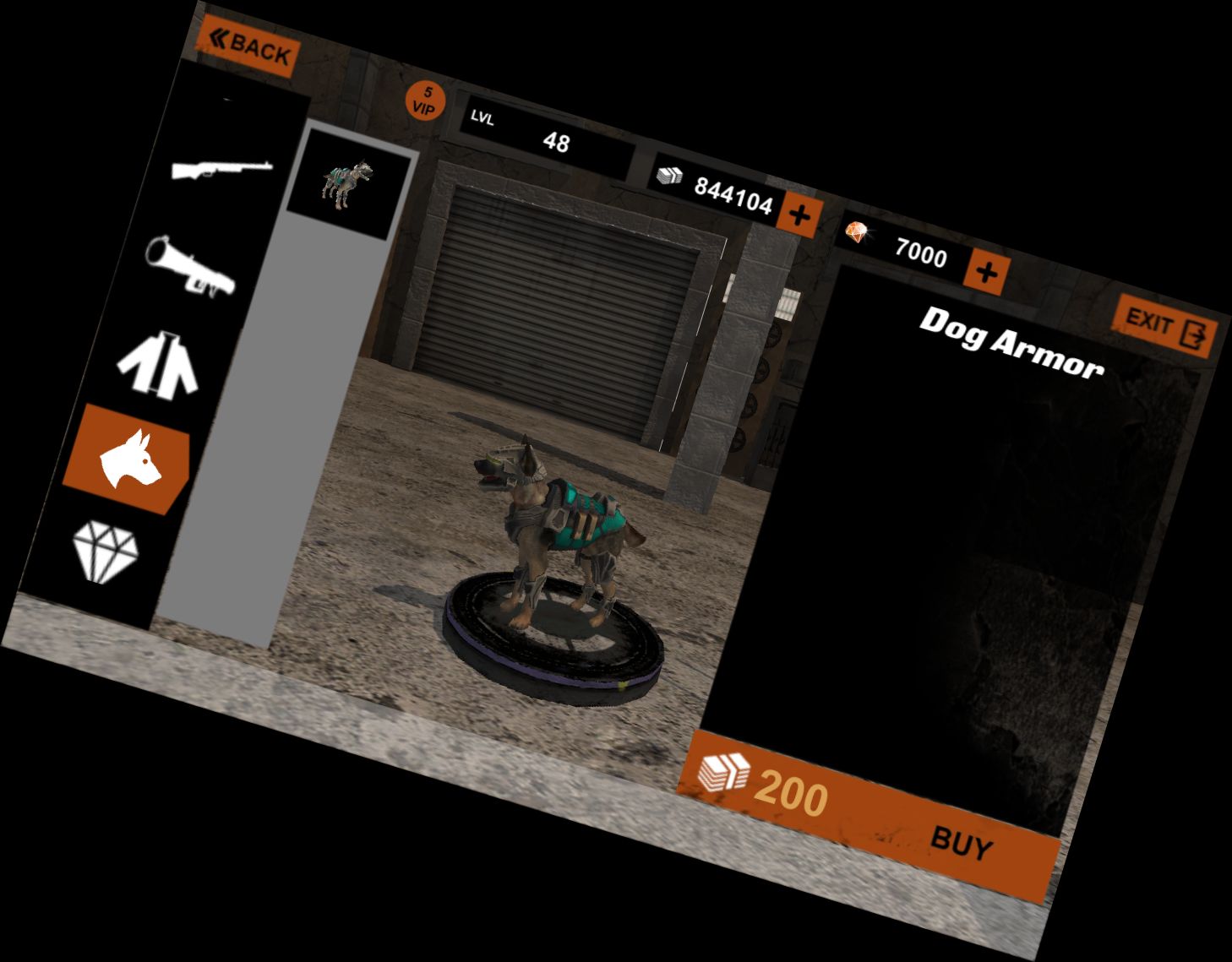
Task: Exit the shop with the EXIT button
Action: [1166, 325]
